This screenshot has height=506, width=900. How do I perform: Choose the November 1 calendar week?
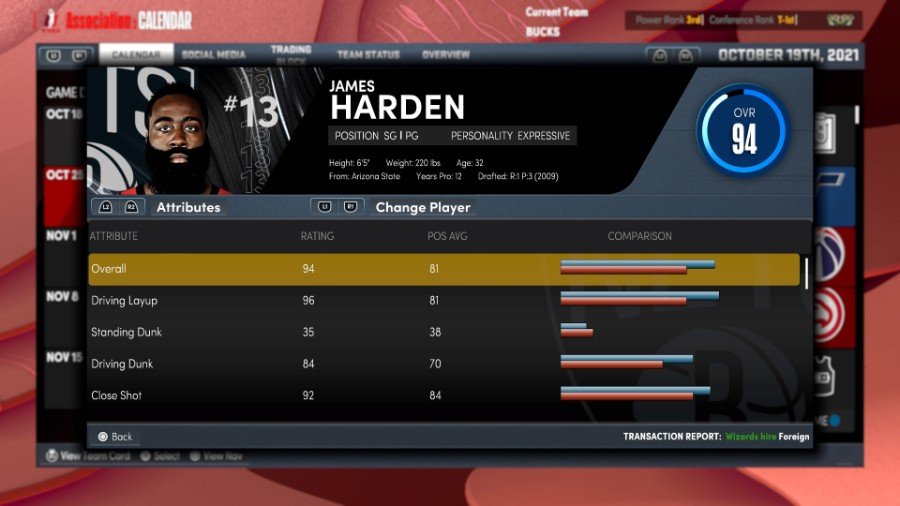tap(61, 236)
